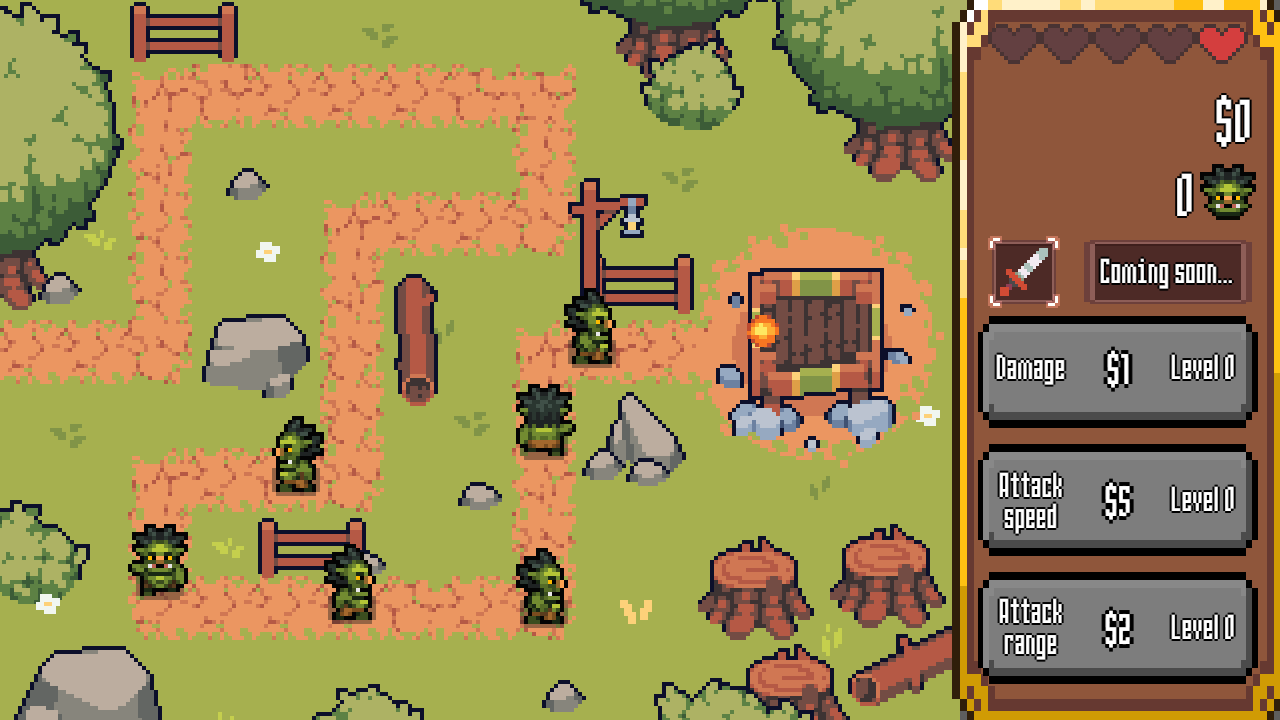Viewport: 1280px width, 720px height.
Task: Buy the Attack range upgrade for $2
Action: point(1115,626)
